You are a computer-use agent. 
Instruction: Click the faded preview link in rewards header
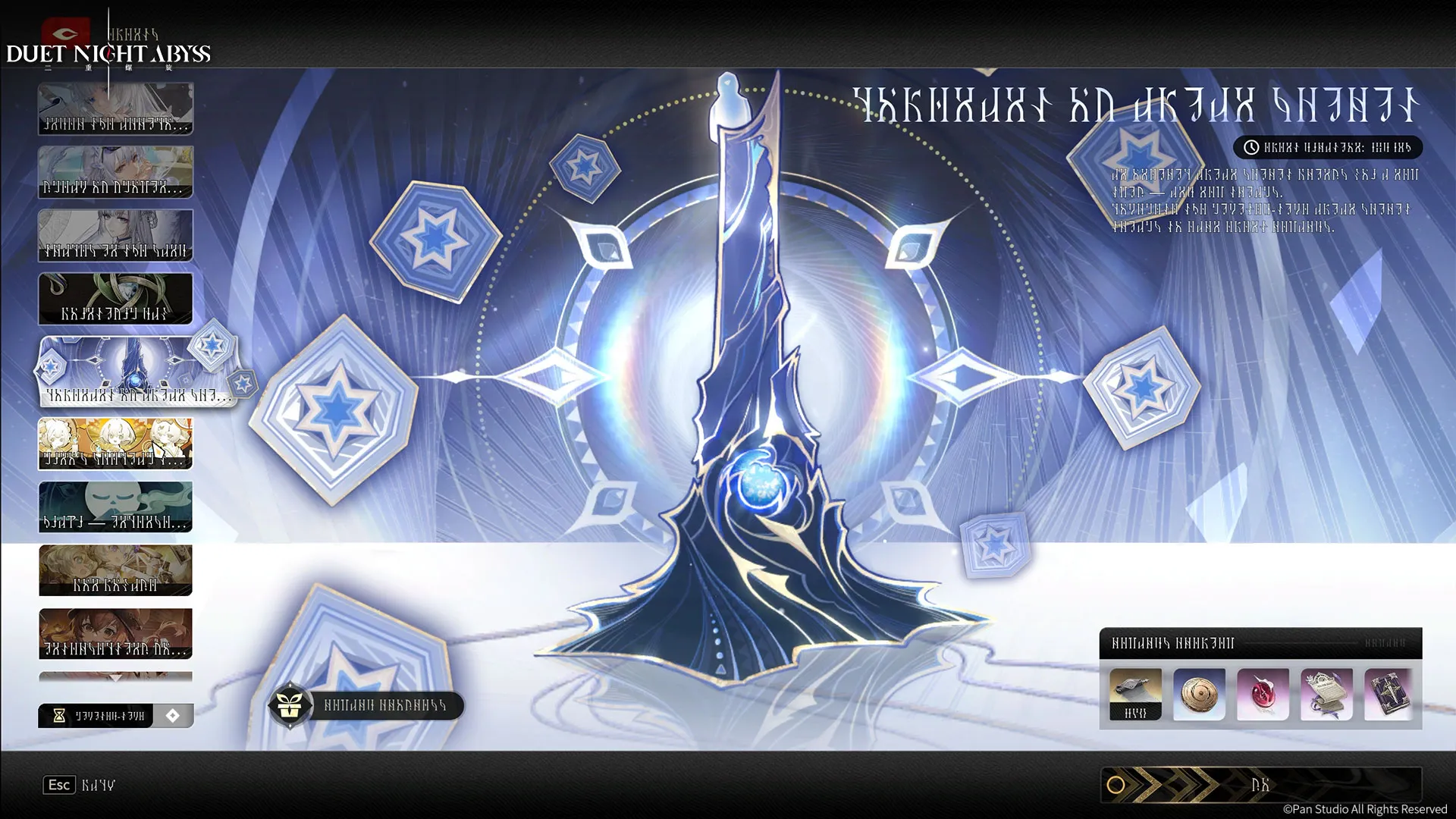pyautogui.click(x=1385, y=643)
